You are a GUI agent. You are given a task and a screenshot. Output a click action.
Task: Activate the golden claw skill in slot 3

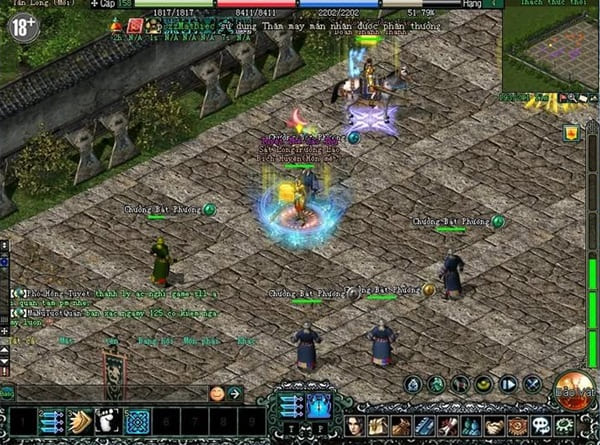[x=80, y=422]
